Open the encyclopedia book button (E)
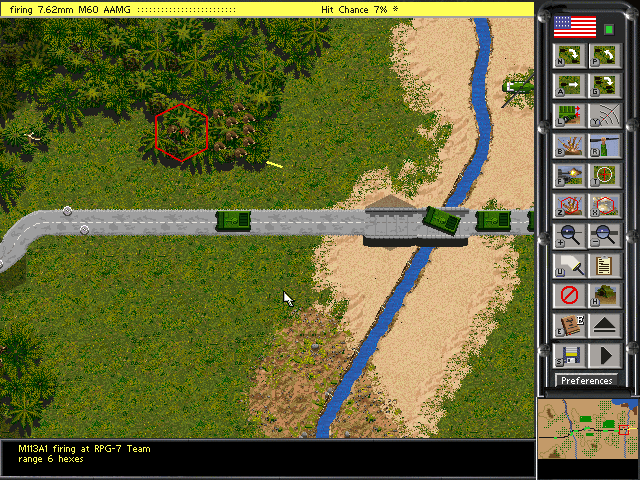Screen dimensions: 640x480 point(569,326)
